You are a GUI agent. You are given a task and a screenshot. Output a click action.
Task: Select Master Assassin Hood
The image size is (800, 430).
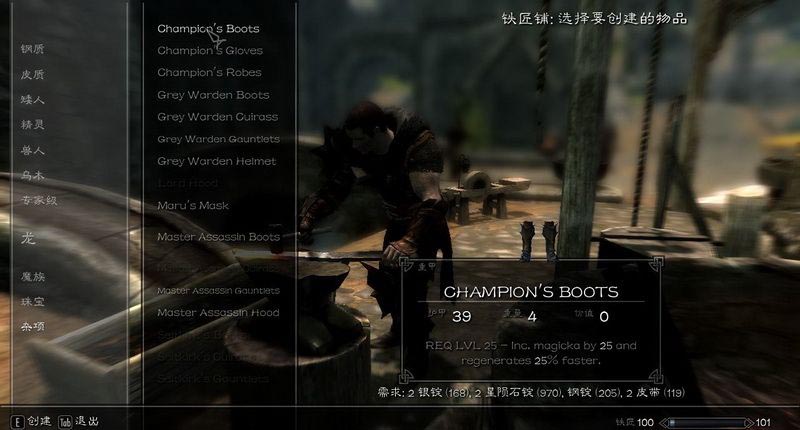point(218,312)
